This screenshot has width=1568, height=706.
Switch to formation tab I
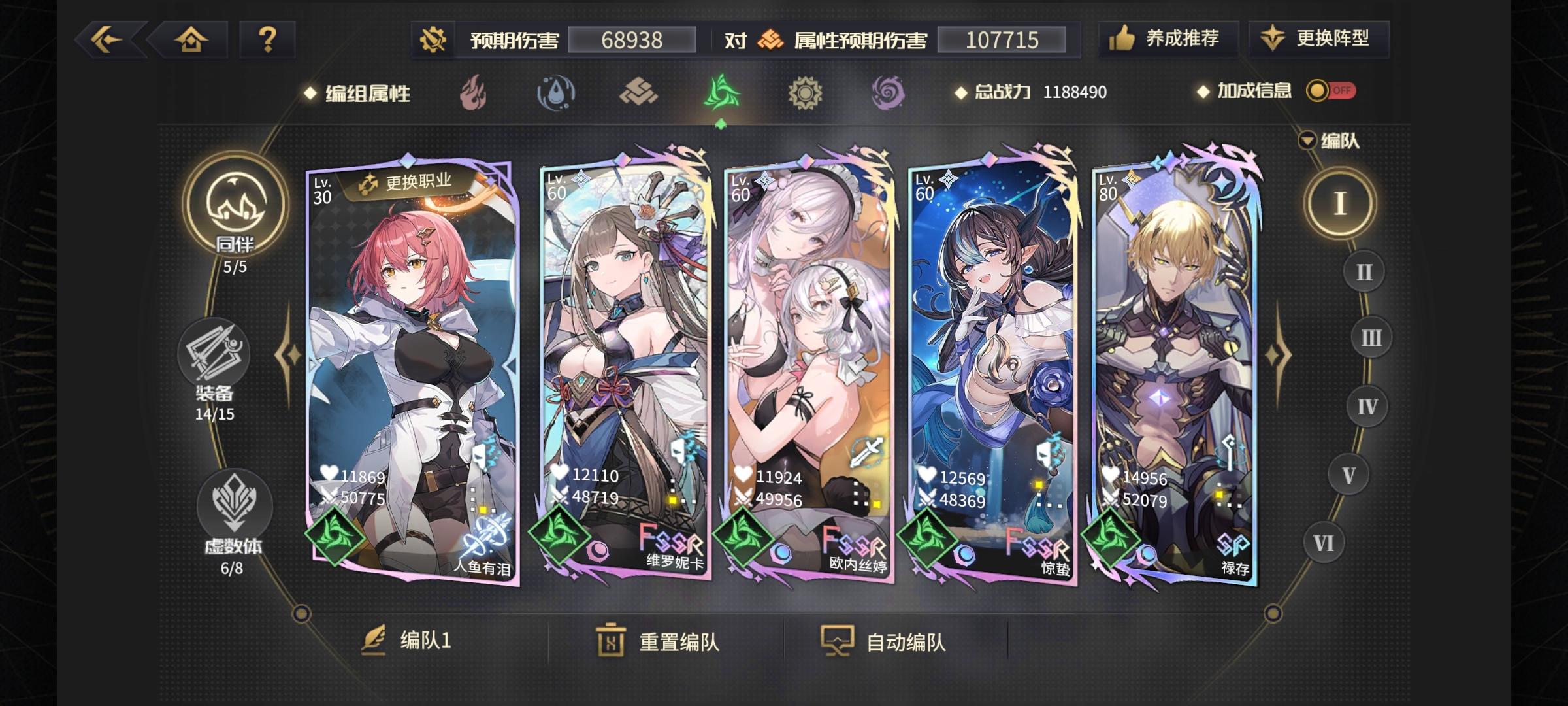1342,203
